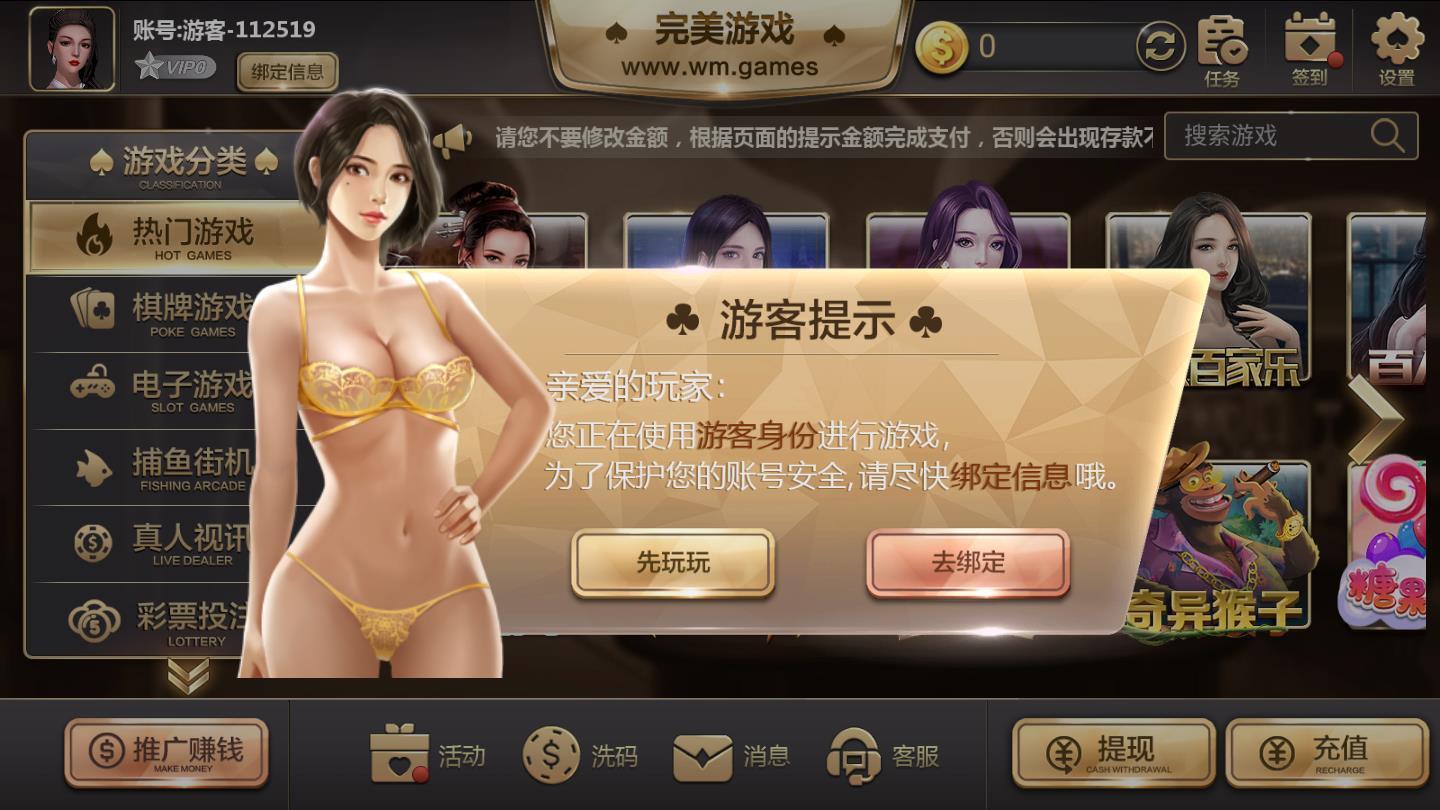Refresh the coin balance with circular arrows icon

1159,47
